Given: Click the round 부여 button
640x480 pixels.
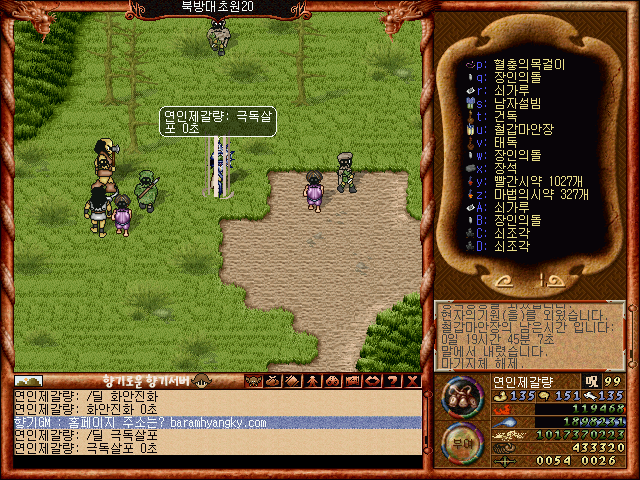Looking at the screenshot, I should tap(460, 441).
